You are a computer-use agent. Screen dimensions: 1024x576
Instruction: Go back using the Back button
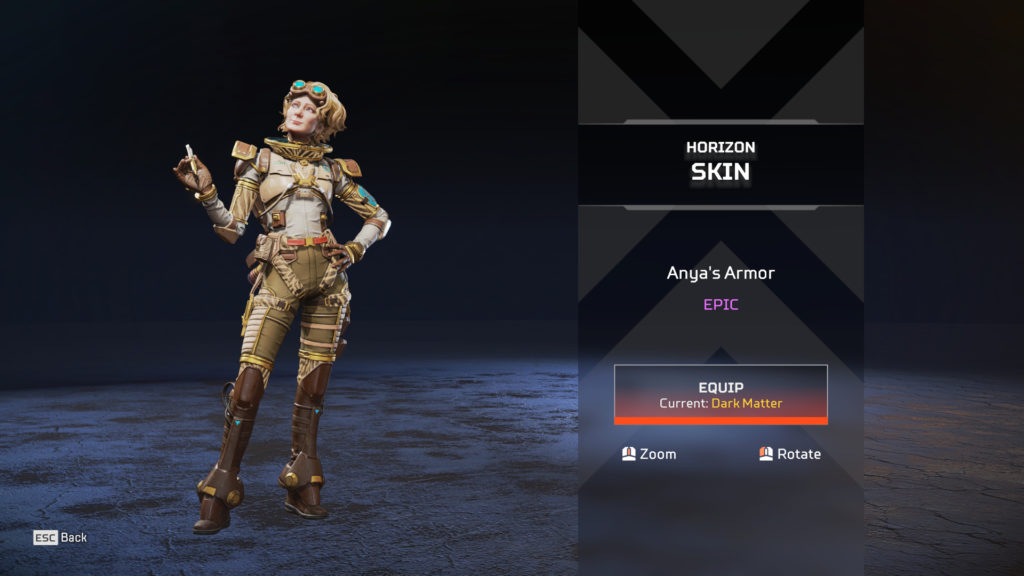[x=60, y=537]
